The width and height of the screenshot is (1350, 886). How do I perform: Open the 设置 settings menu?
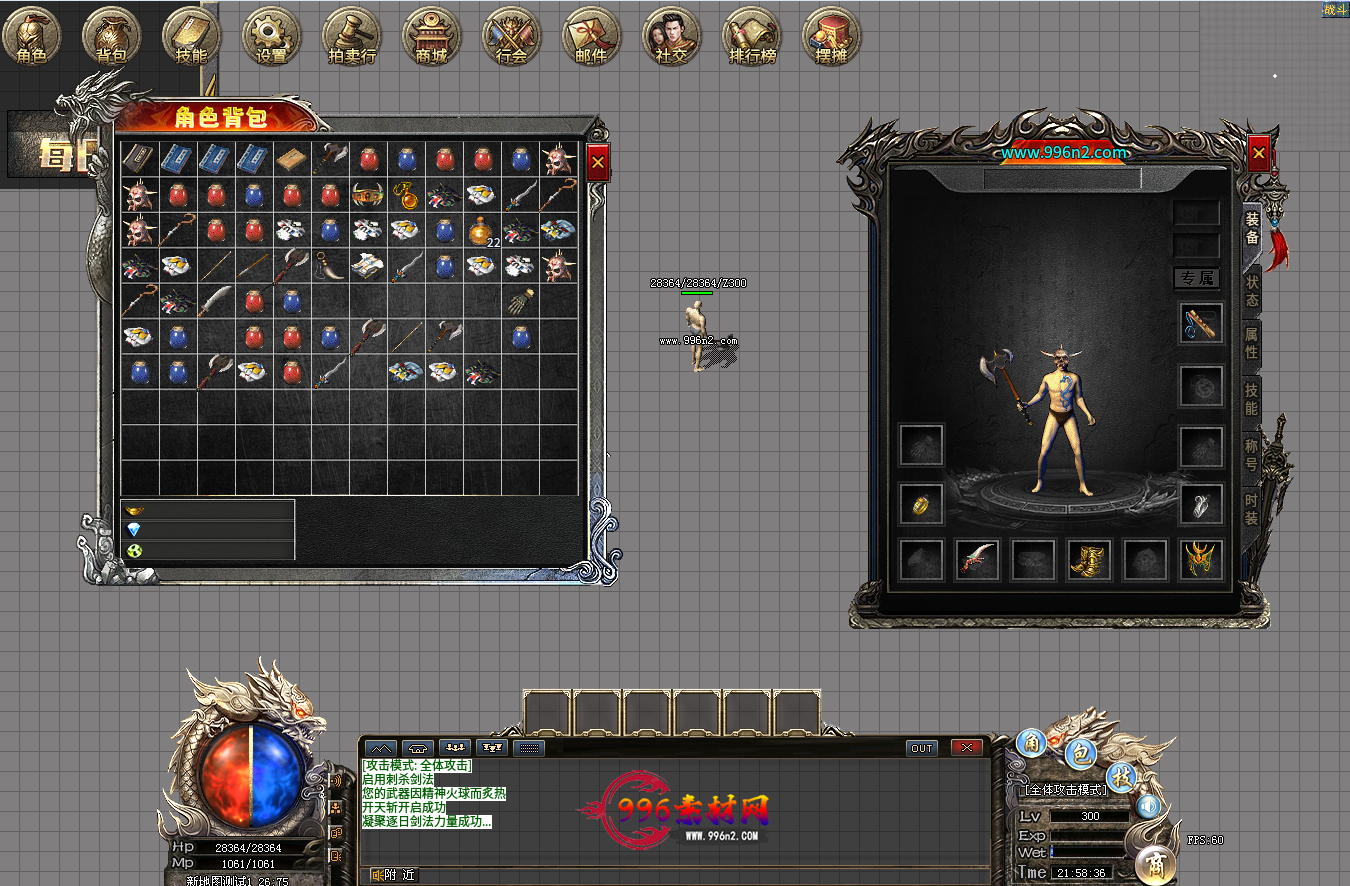(x=272, y=37)
